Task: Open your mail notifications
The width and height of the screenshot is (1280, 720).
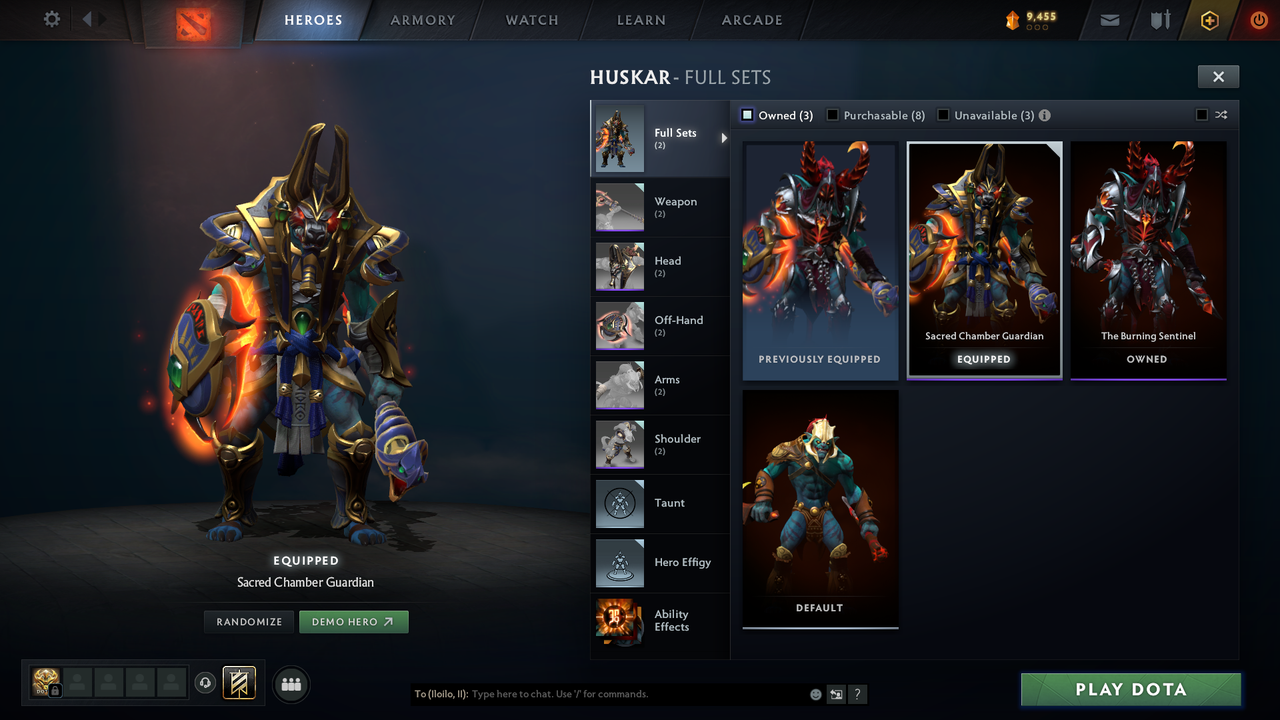Action: 1108,20
